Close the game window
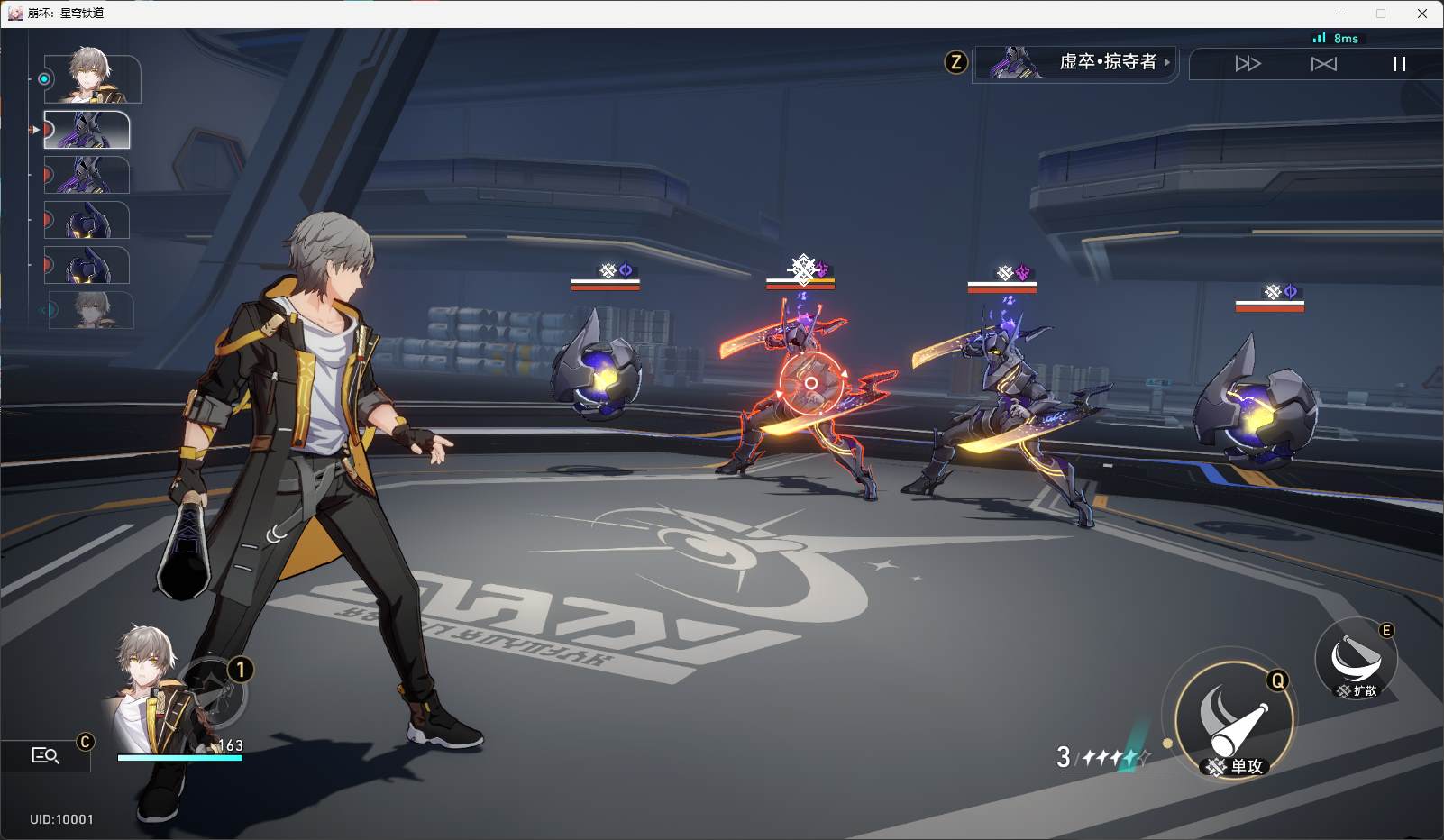 pyautogui.click(x=1422, y=14)
